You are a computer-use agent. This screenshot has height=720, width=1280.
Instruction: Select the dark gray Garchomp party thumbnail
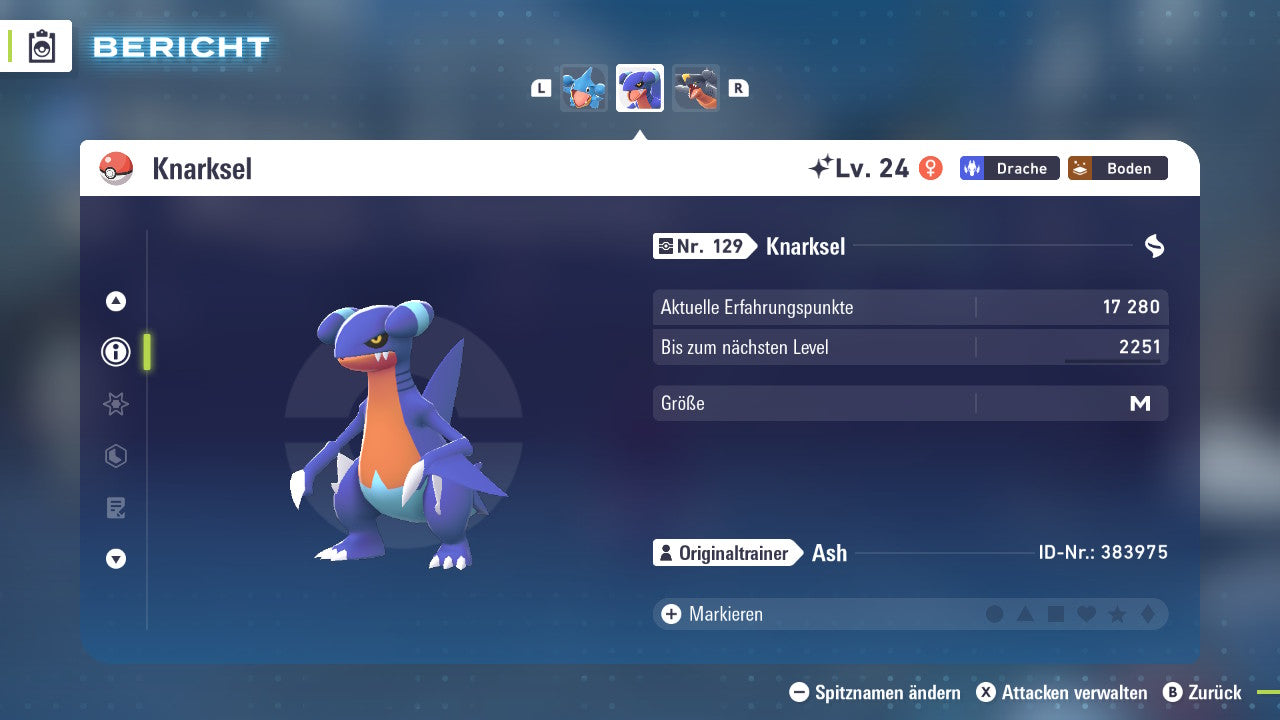[696, 89]
